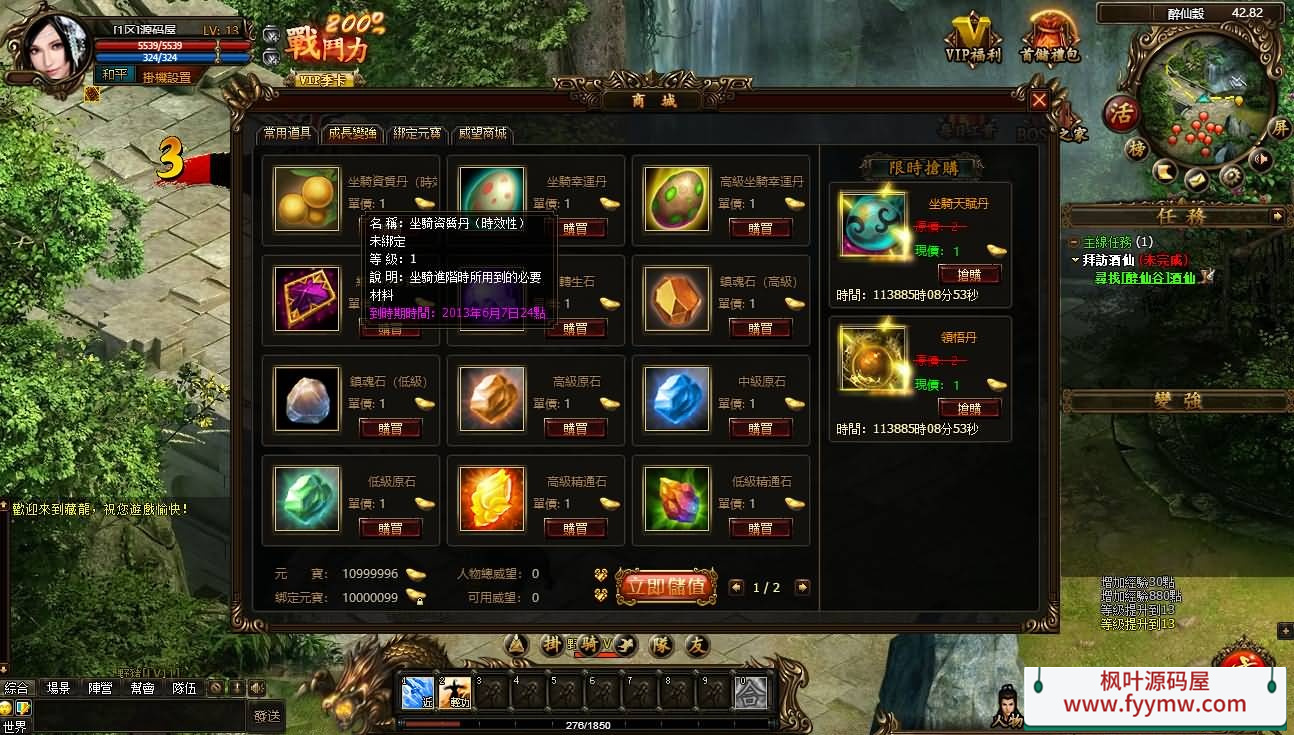Switch to the 常用道具 tab
Screen dimensions: 1294x735
point(288,133)
